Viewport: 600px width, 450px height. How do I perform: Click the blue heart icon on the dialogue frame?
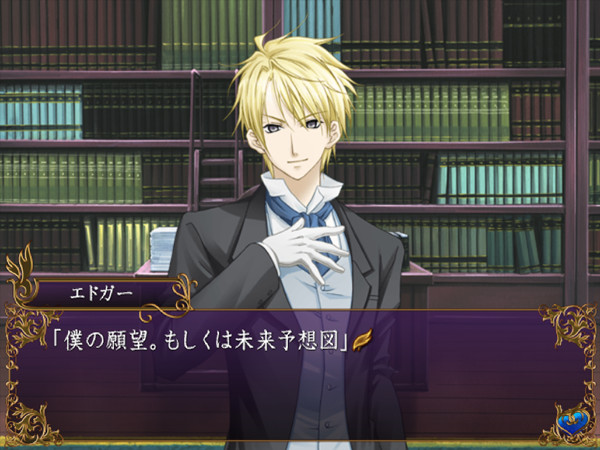(573, 425)
